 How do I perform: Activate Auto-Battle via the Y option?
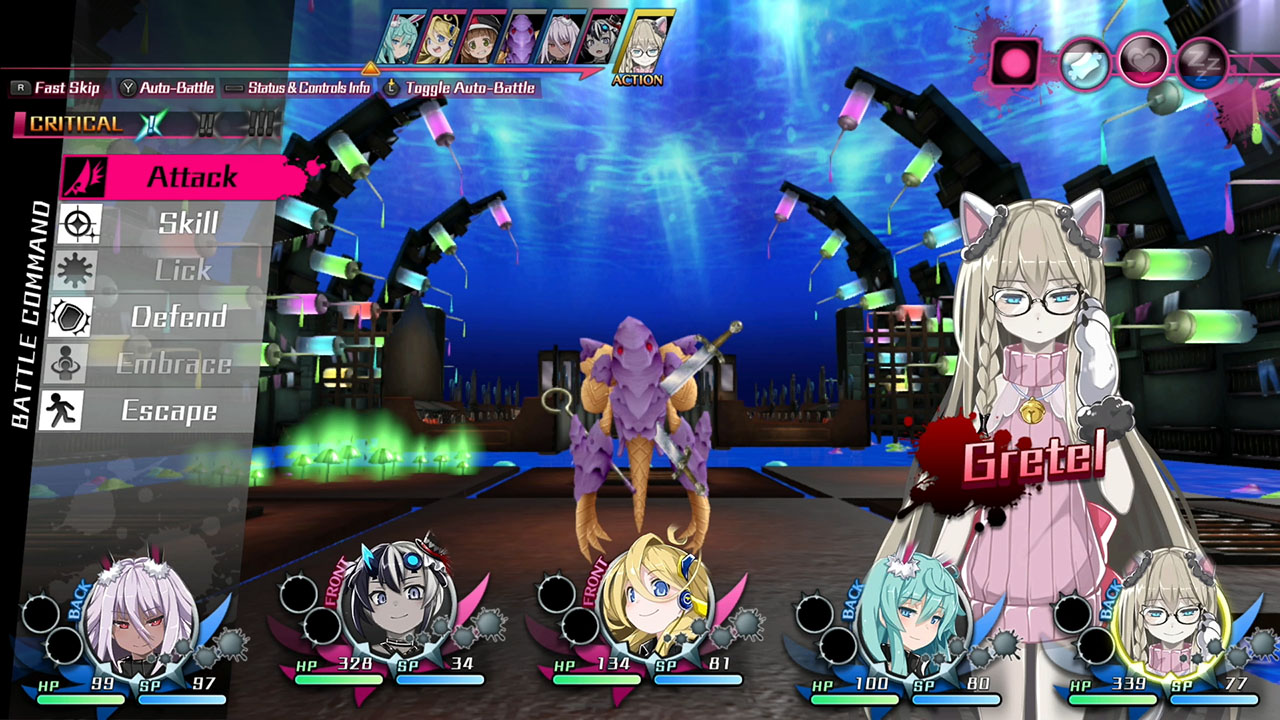click(x=175, y=88)
